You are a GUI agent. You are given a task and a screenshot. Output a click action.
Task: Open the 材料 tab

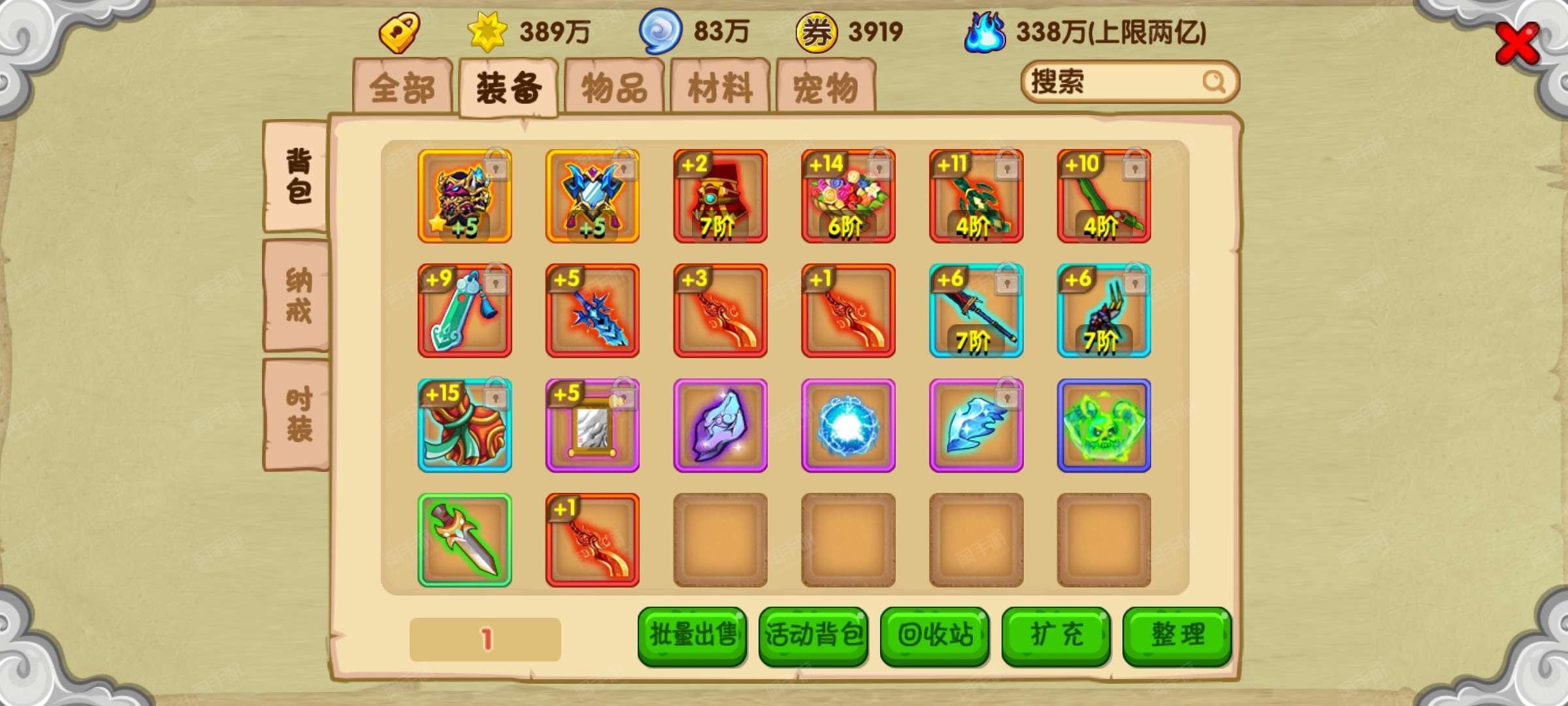(x=722, y=85)
